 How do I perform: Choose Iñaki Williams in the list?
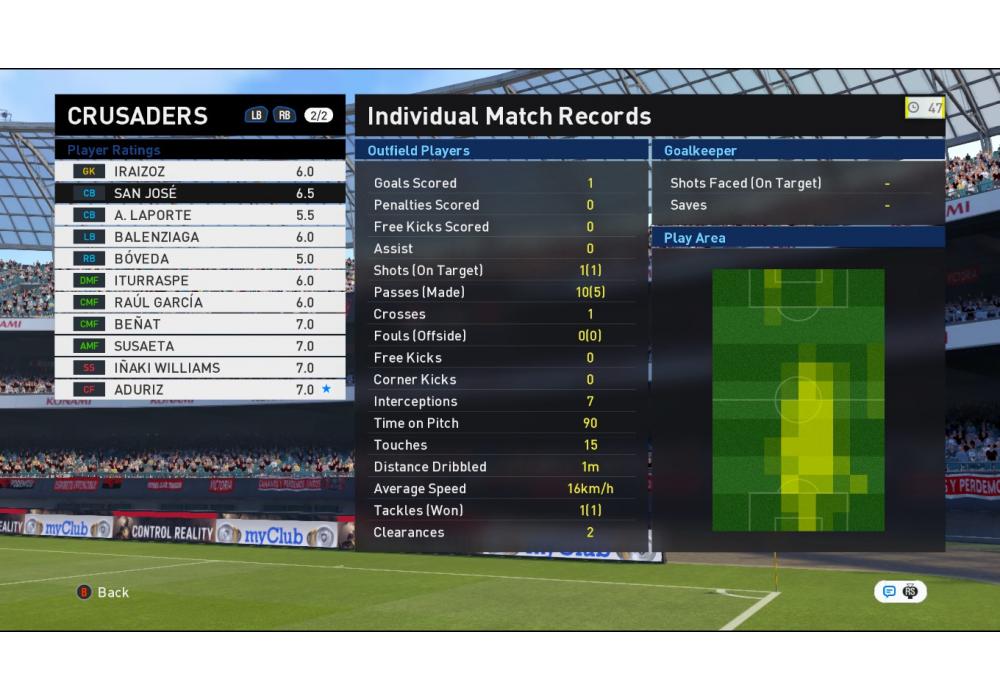(200, 368)
